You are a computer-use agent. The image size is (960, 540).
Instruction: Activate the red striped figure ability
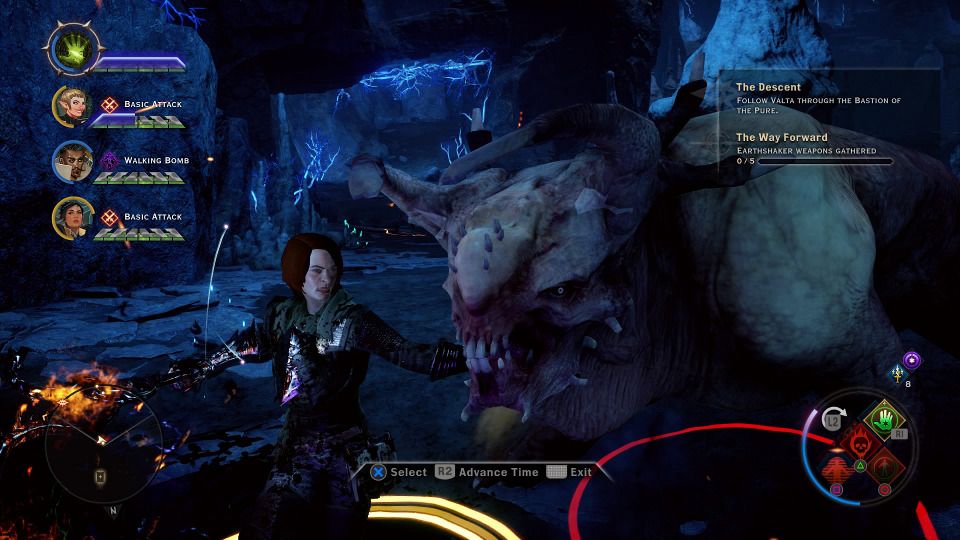836,467
